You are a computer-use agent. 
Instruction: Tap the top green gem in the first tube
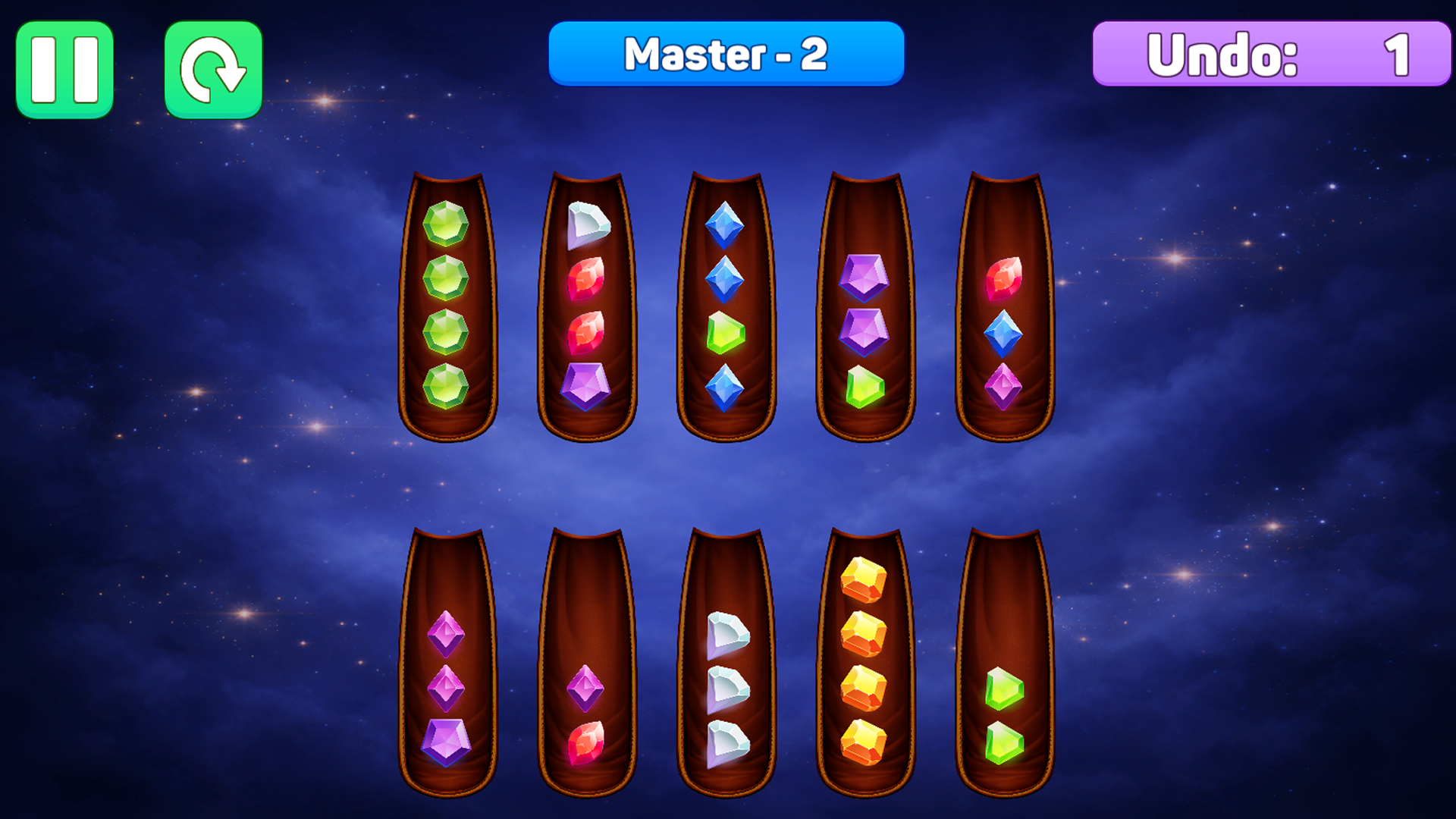[447, 222]
